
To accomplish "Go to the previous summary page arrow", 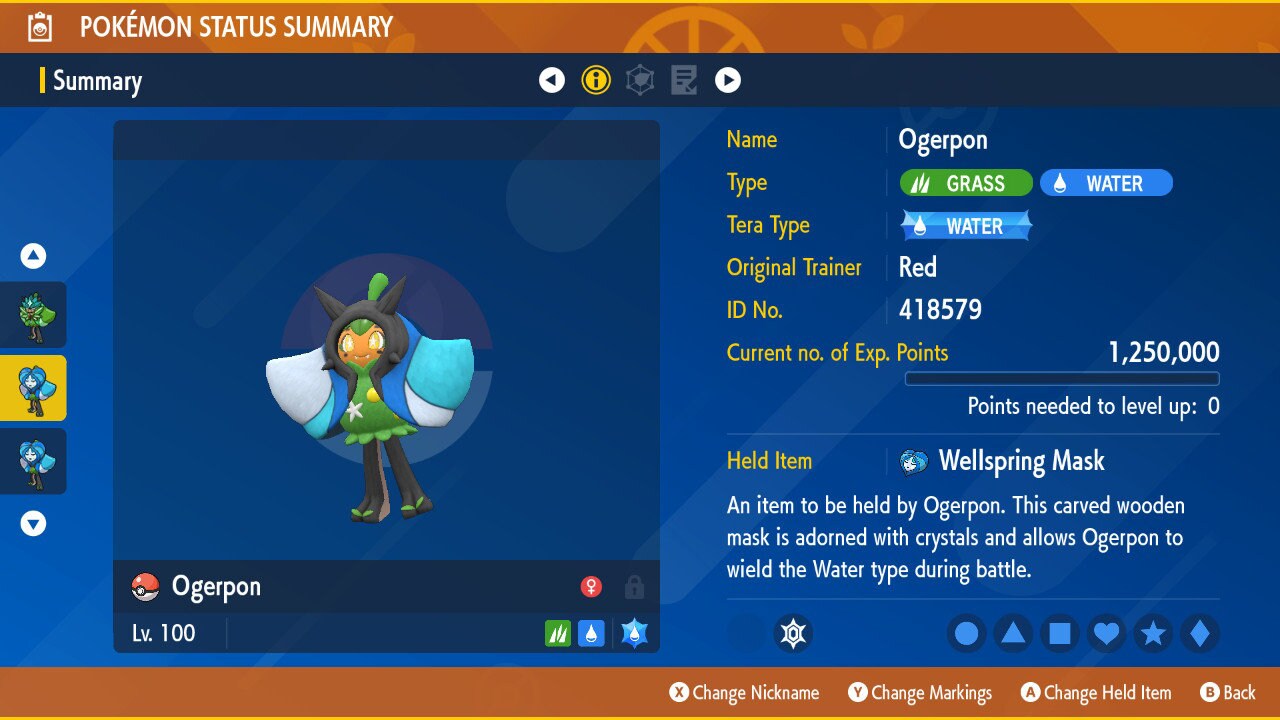I will tap(552, 80).
